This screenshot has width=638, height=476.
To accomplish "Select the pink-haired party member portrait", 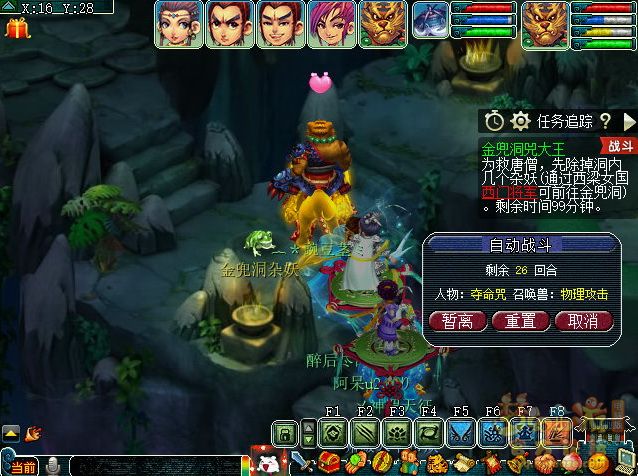I will pos(329,23).
